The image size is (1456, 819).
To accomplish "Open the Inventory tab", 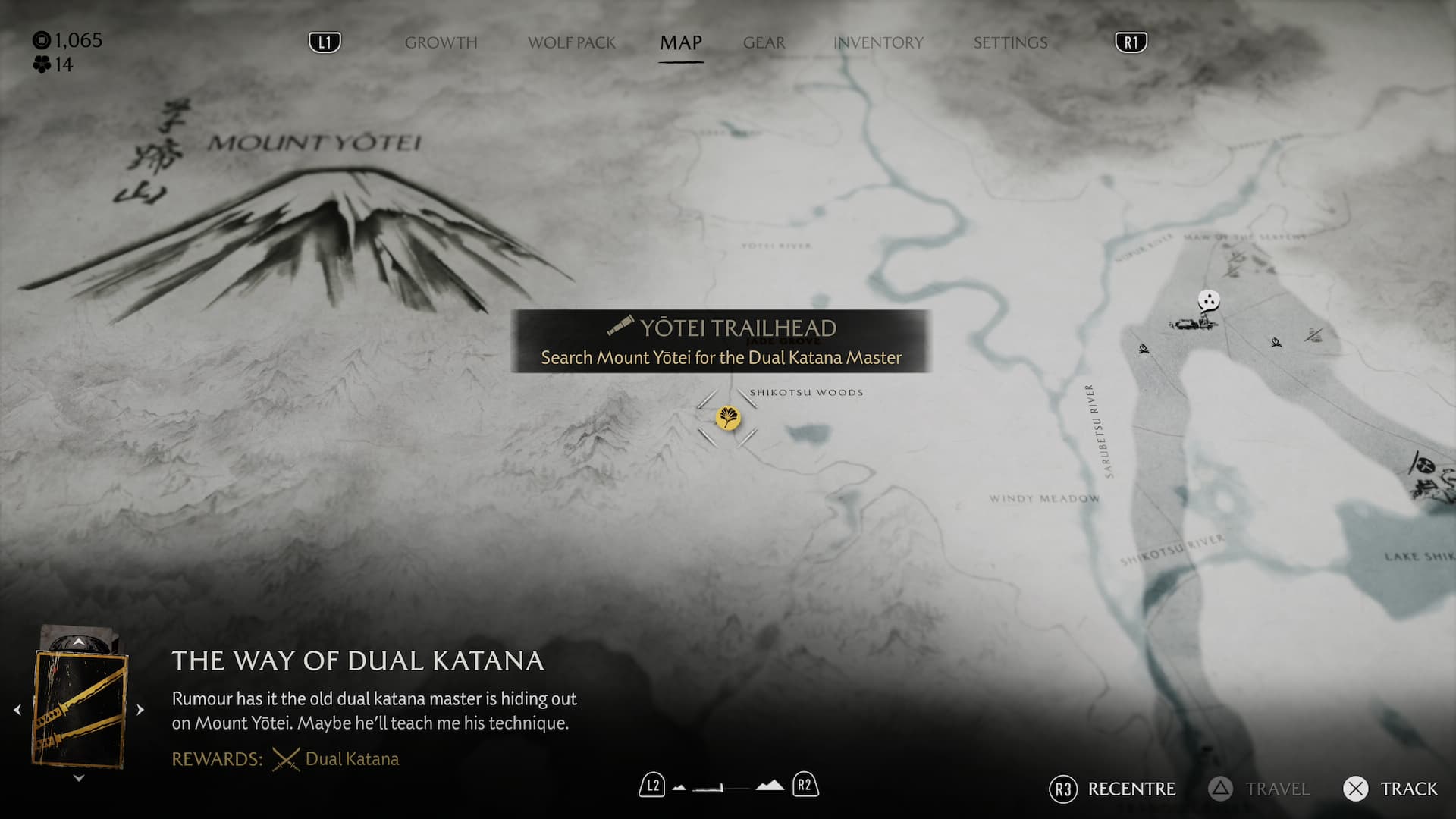I will [x=878, y=42].
